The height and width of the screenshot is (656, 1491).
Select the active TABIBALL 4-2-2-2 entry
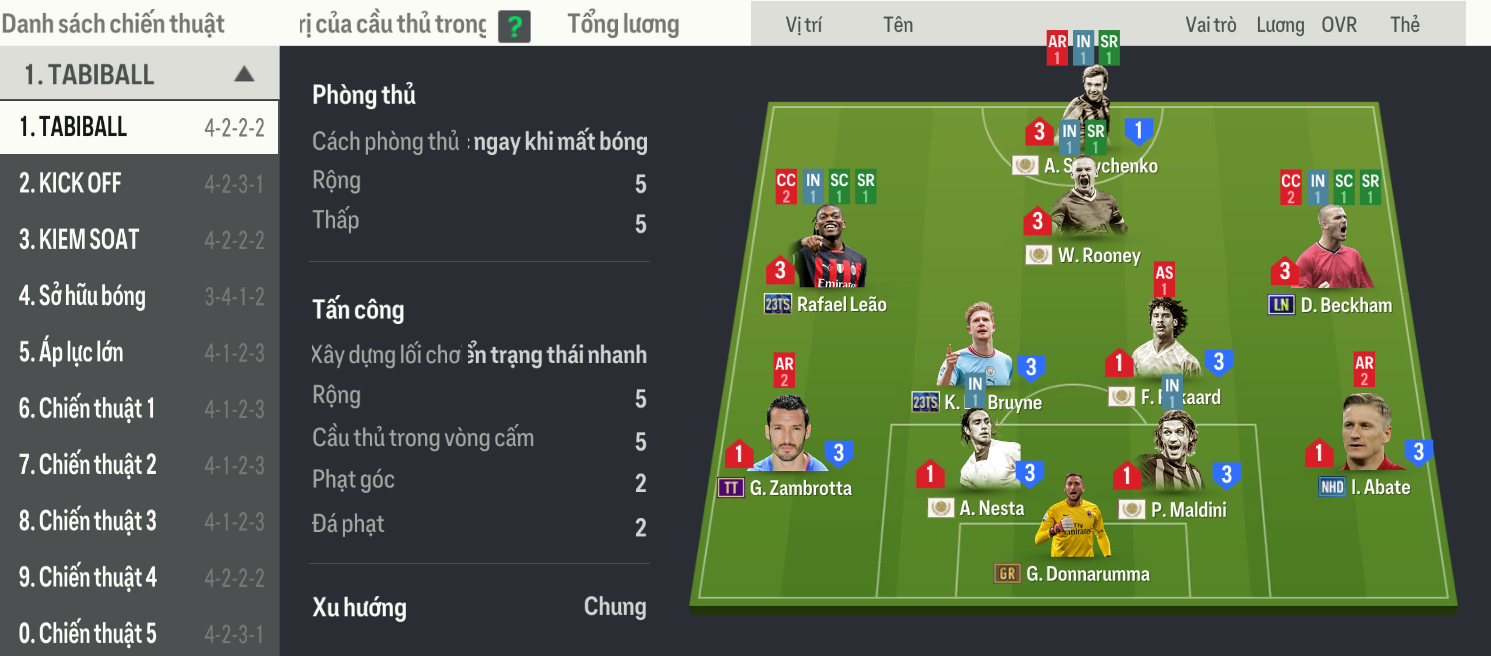(x=138, y=127)
